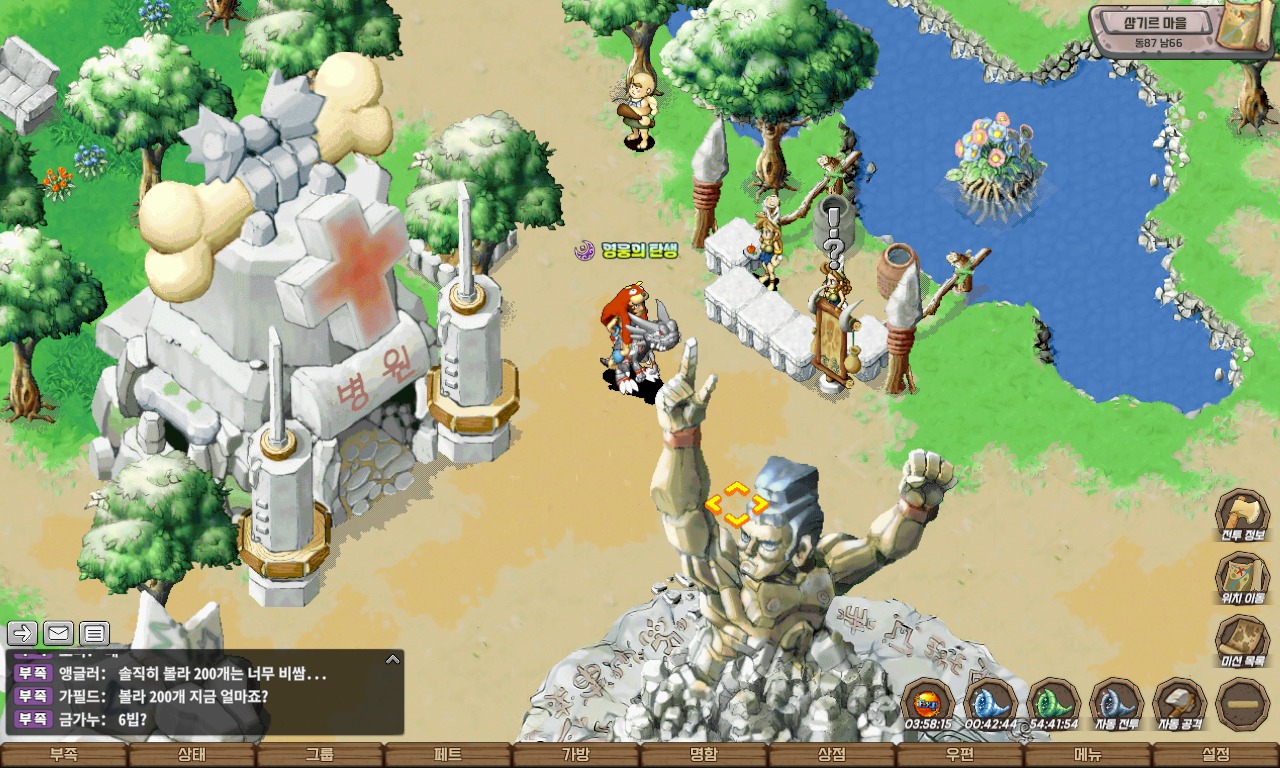
Task: Expand the chat log with up arrow
Action: pos(393,659)
